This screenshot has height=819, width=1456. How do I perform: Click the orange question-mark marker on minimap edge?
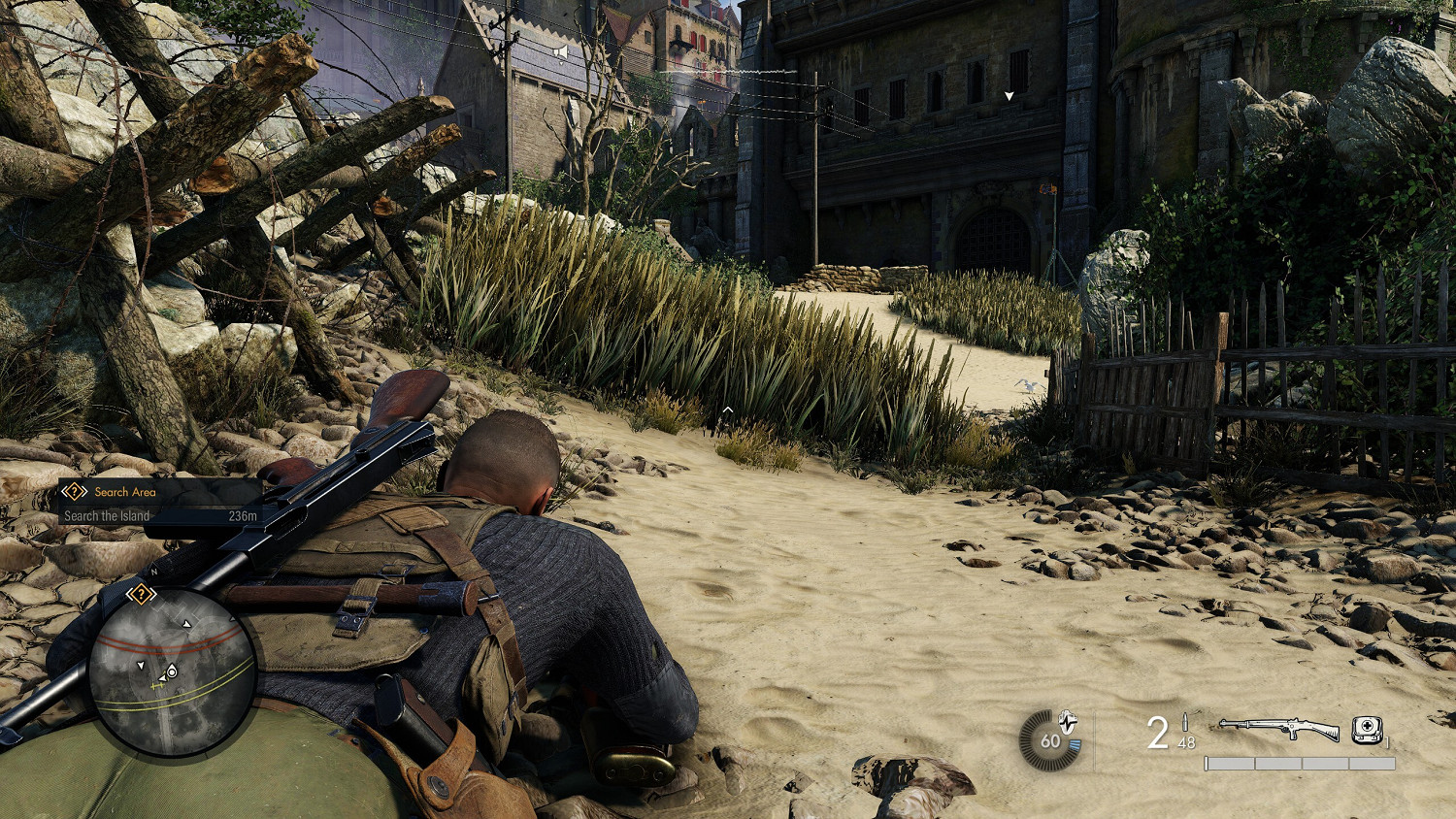(141, 594)
